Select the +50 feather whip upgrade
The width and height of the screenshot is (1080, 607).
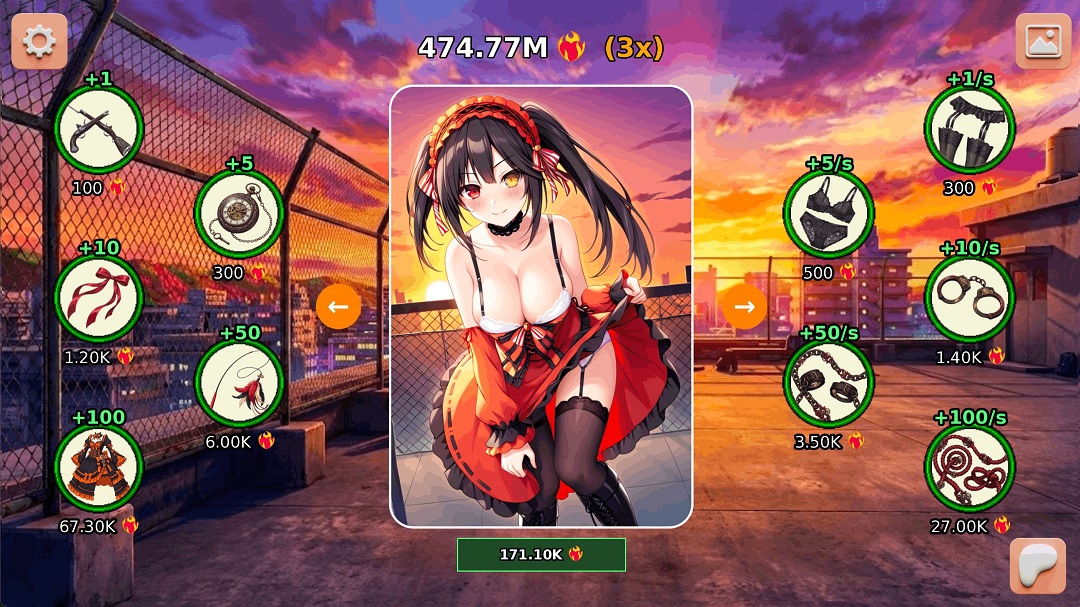pos(239,381)
